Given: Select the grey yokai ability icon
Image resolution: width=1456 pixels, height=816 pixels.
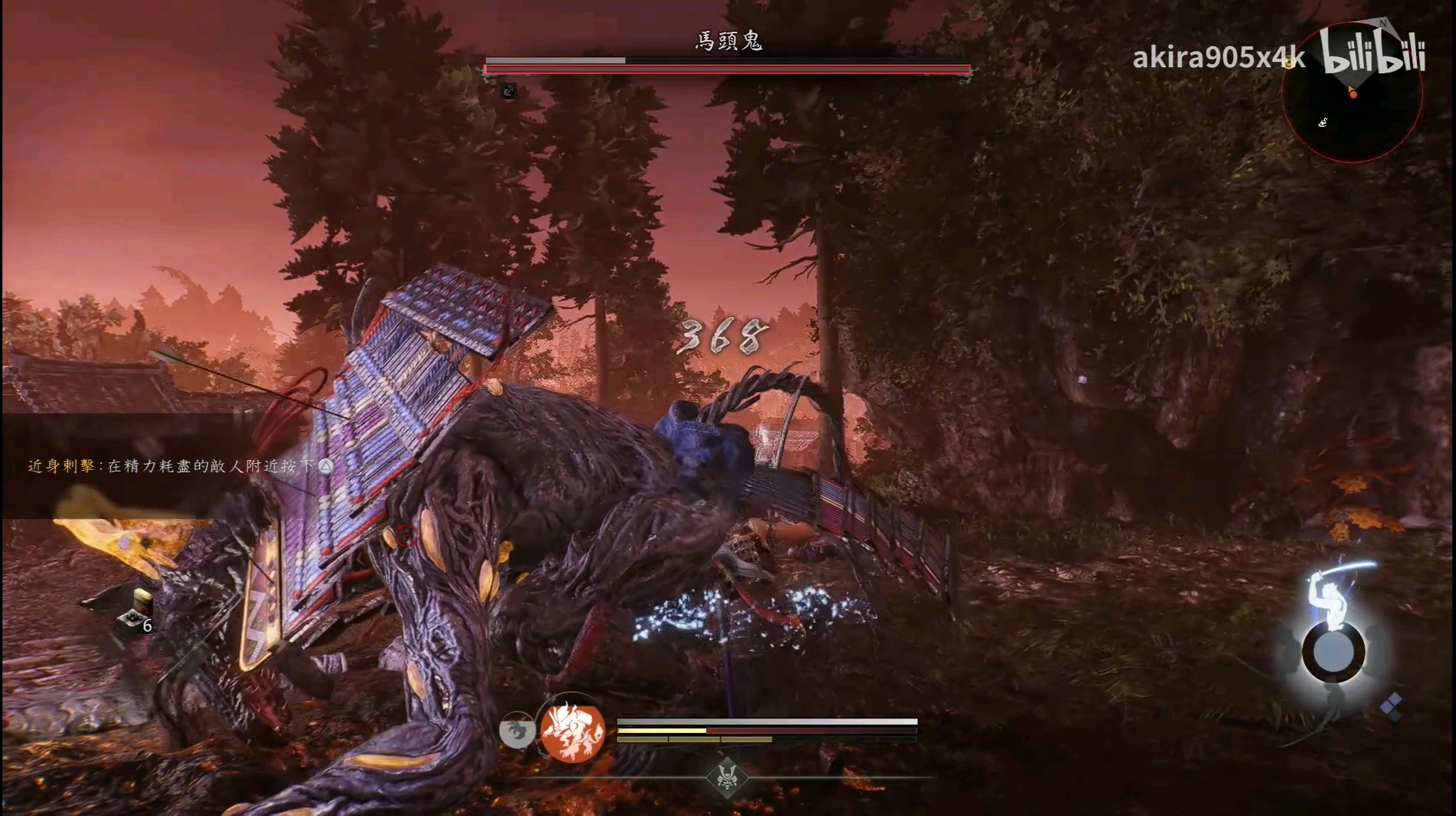Looking at the screenshot, I should (x=517, y=731).
